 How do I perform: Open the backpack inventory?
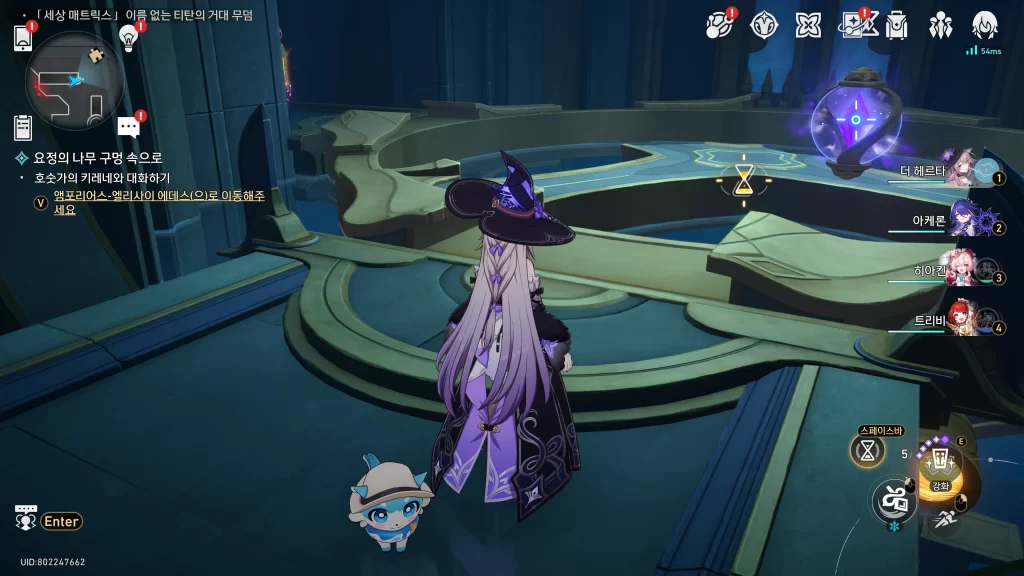(x=896, y=25)
